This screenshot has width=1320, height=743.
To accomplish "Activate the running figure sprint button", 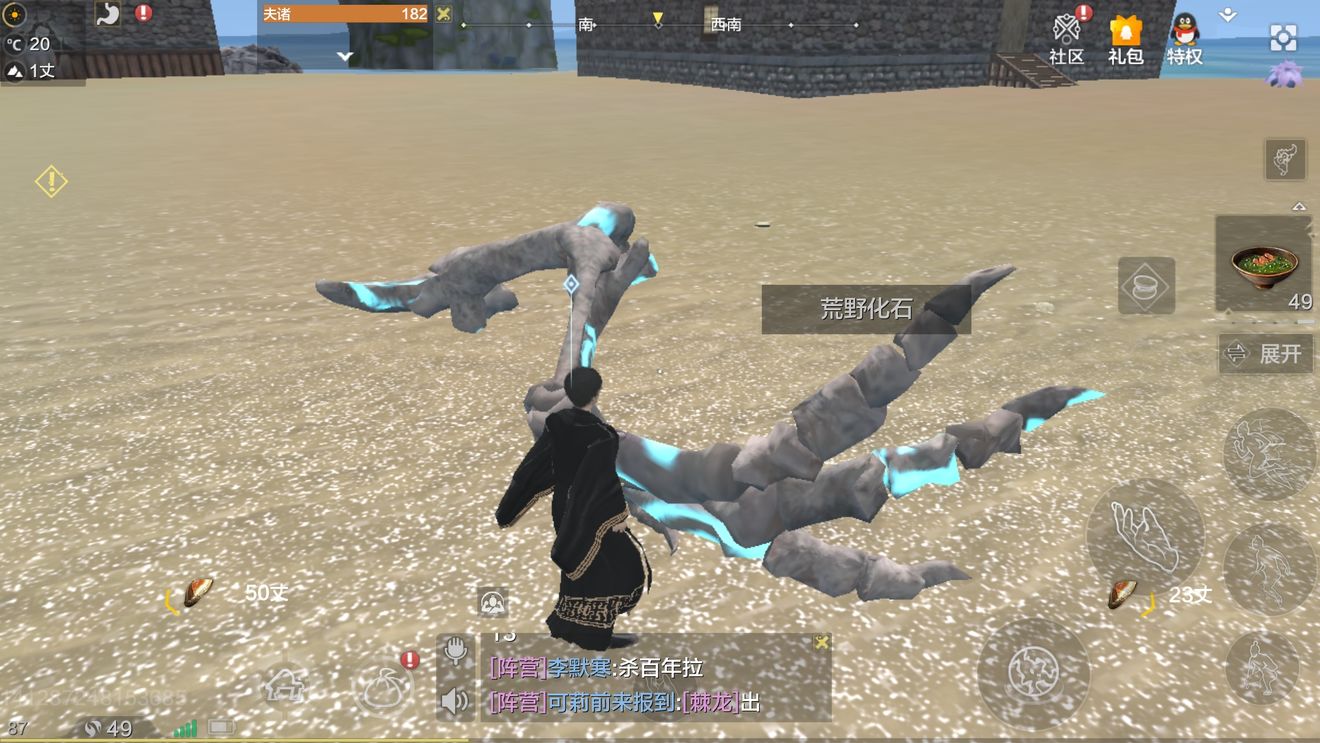I will pyautogui.click(x=1269, y=569).
